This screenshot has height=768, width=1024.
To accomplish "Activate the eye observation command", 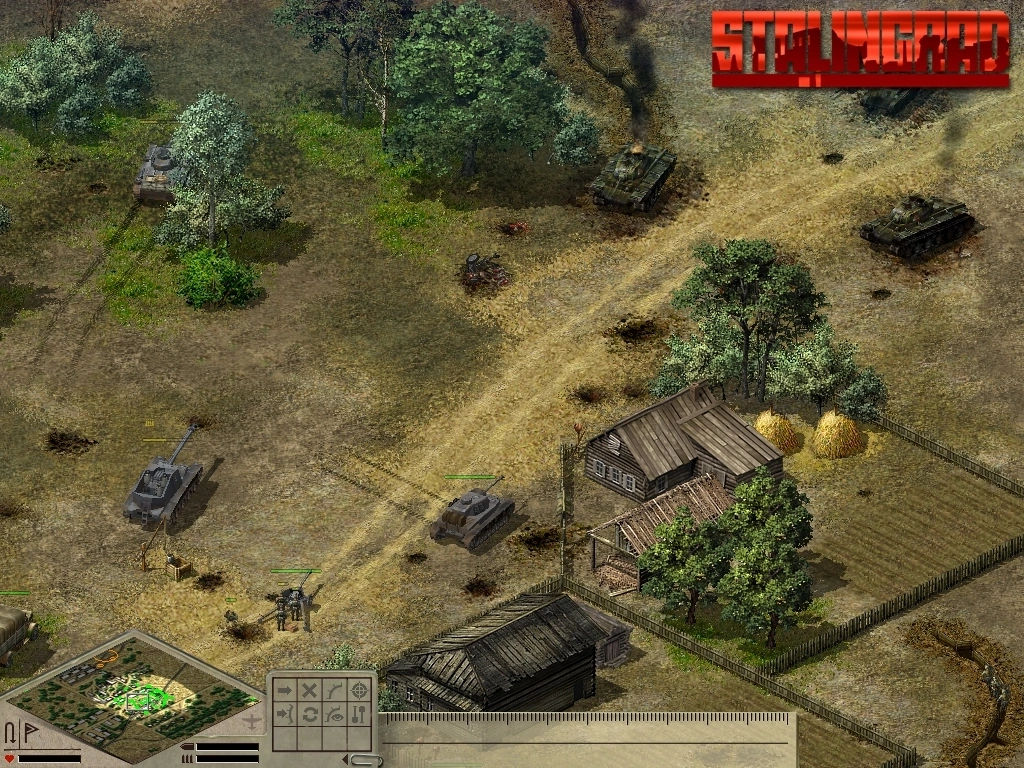I will 335,714.
